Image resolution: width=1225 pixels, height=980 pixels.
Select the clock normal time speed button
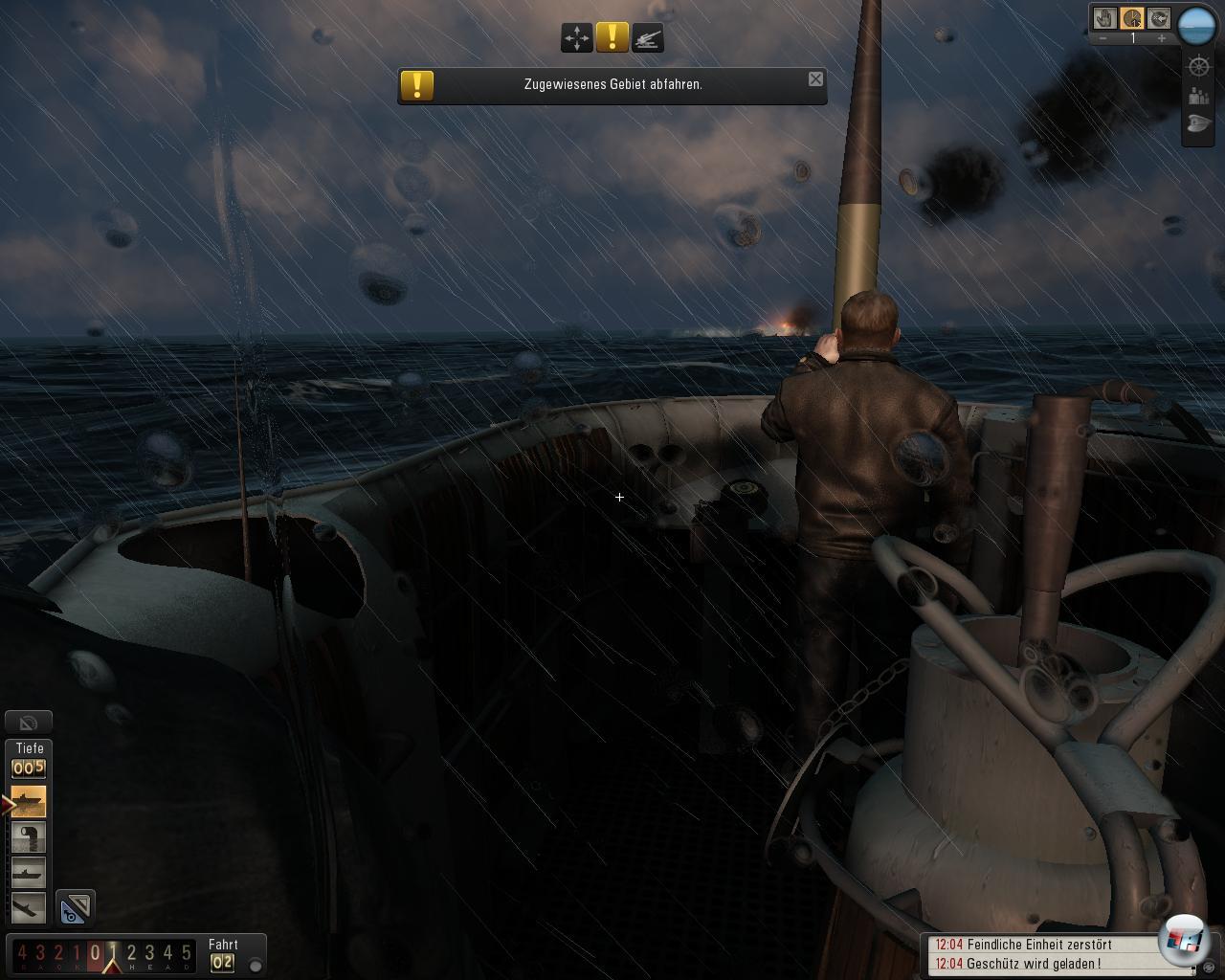tap(1132, 18)
